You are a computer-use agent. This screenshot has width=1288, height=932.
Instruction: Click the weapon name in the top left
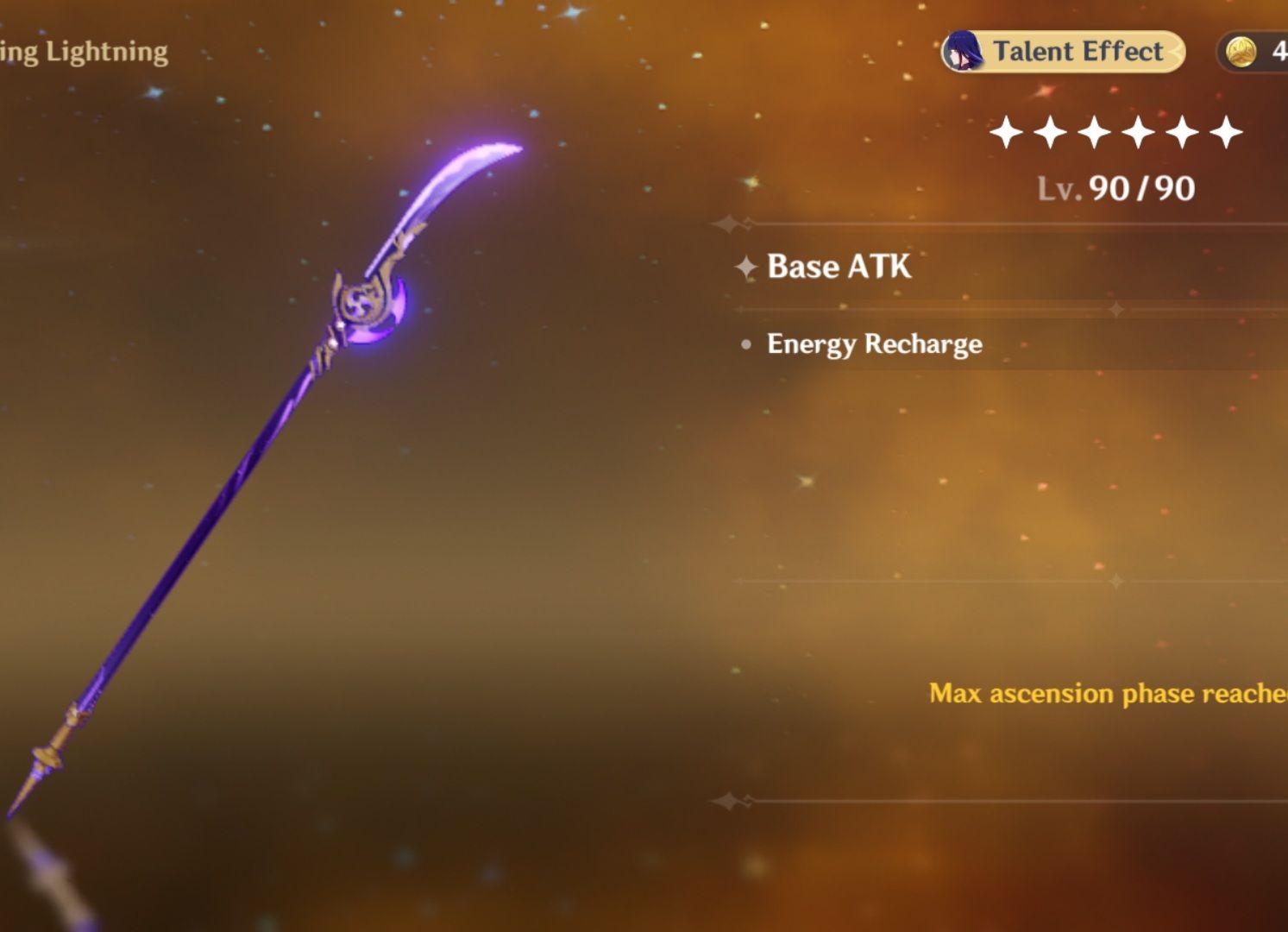coord(82,51)
